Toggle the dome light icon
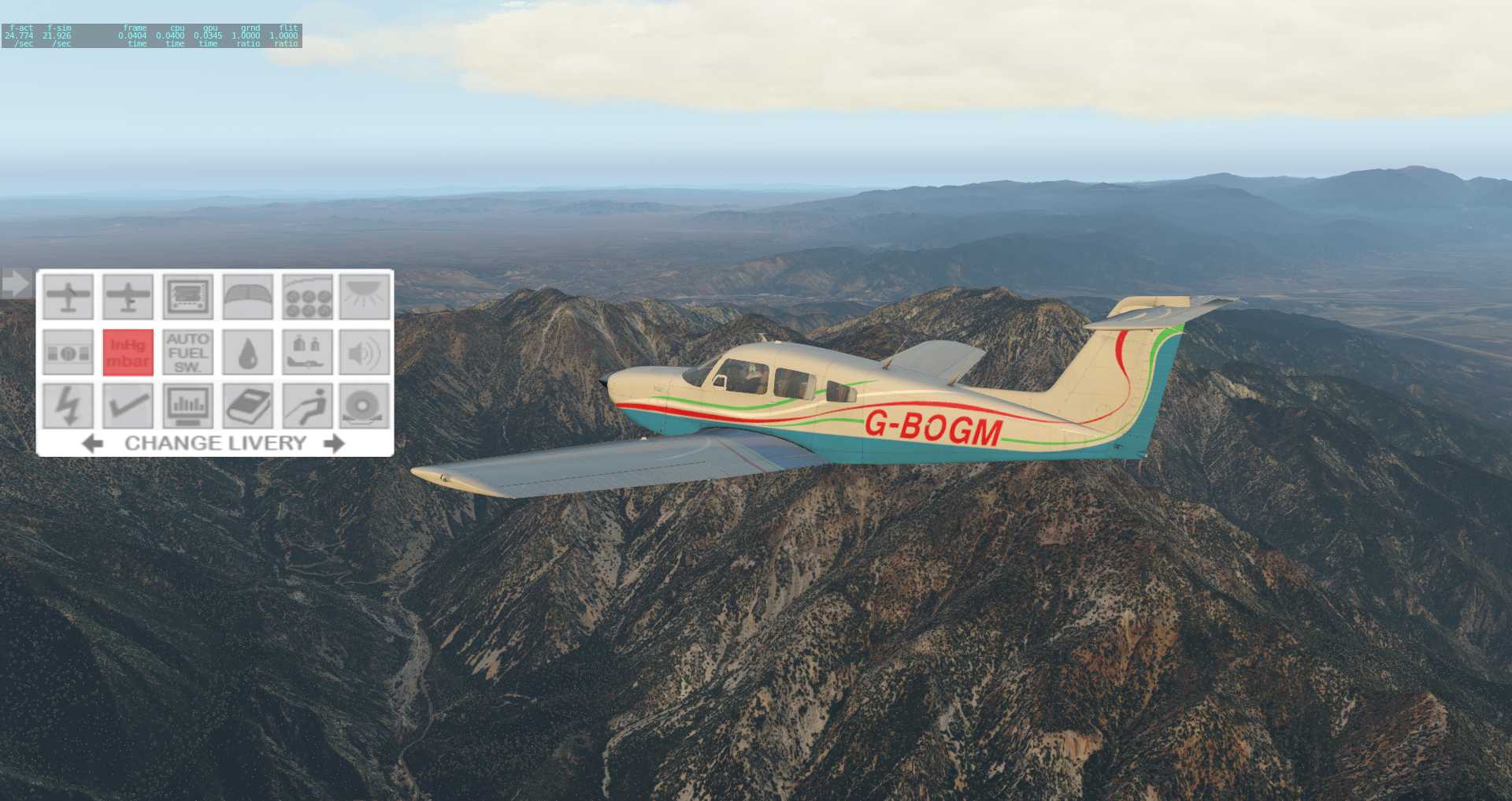1512x801 pixels. pos(365,297)
